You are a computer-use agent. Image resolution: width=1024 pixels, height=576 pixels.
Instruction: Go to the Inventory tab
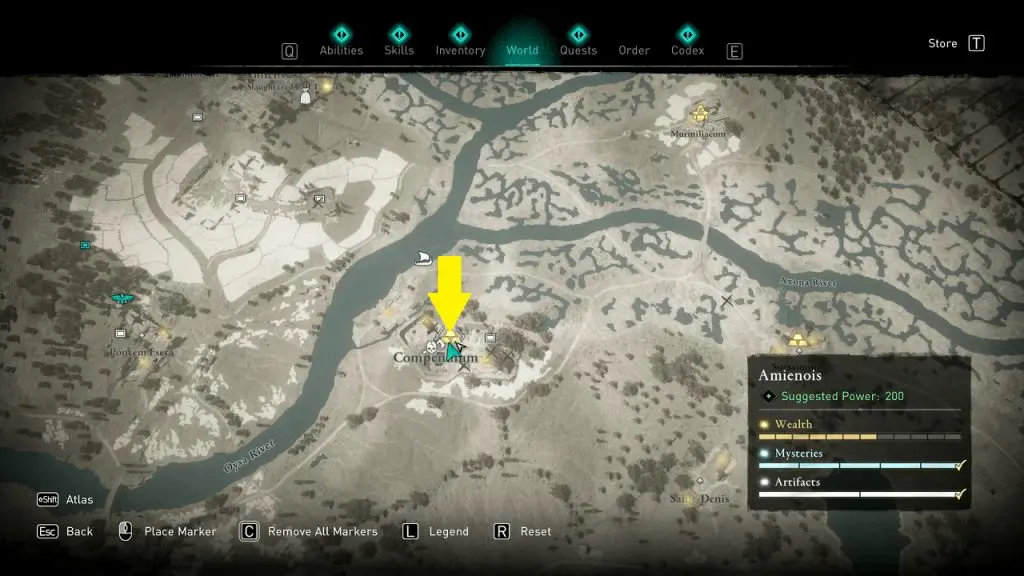[x=460, y=50]
